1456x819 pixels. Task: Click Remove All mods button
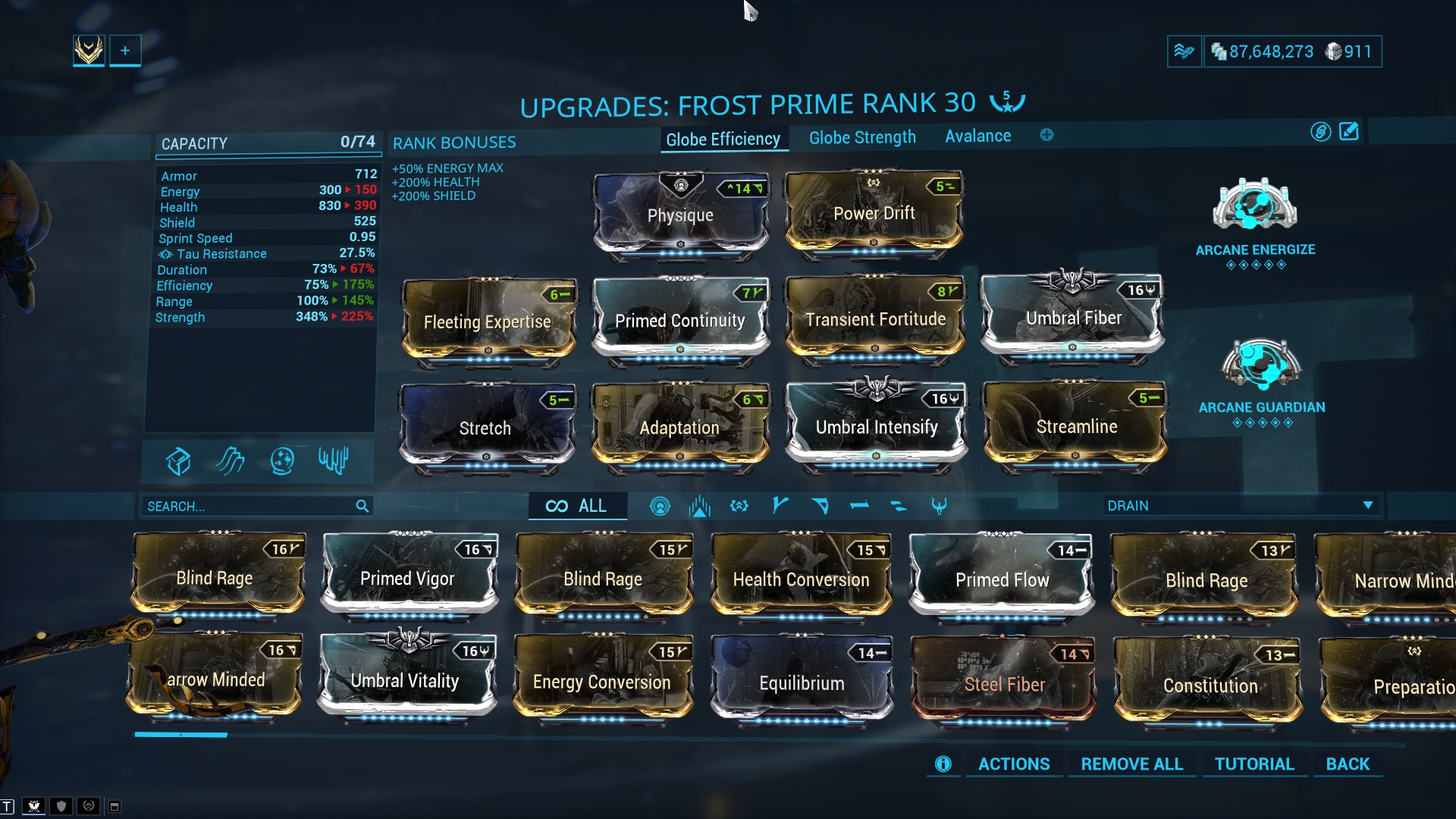click(x=1131, y=764)
